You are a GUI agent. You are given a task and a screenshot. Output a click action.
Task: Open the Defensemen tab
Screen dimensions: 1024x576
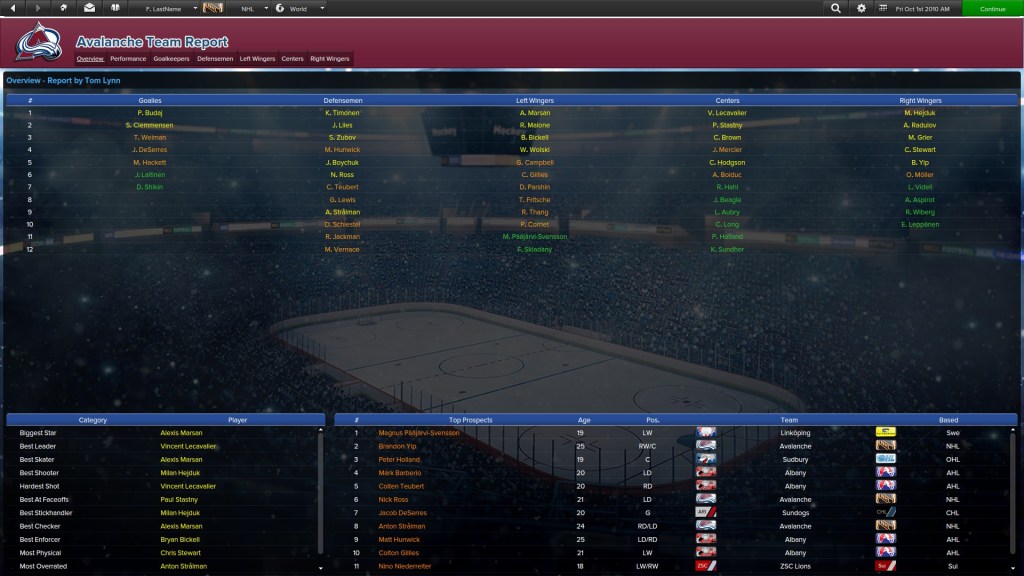[215, 59]
